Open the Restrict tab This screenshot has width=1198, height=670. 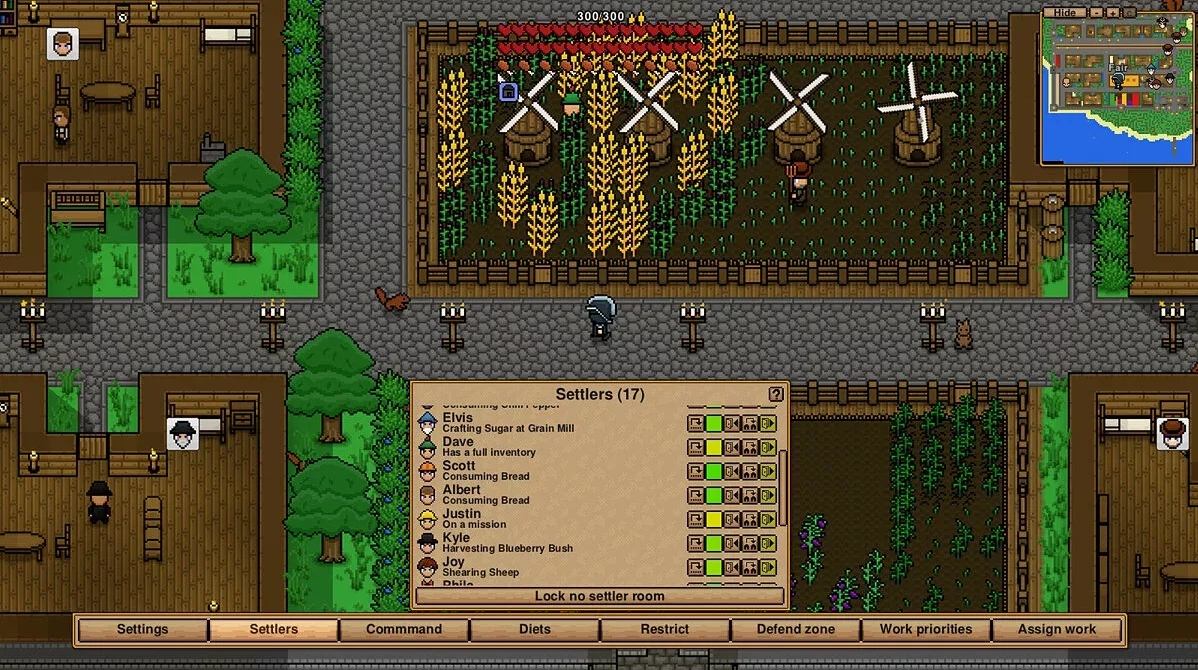665,629
